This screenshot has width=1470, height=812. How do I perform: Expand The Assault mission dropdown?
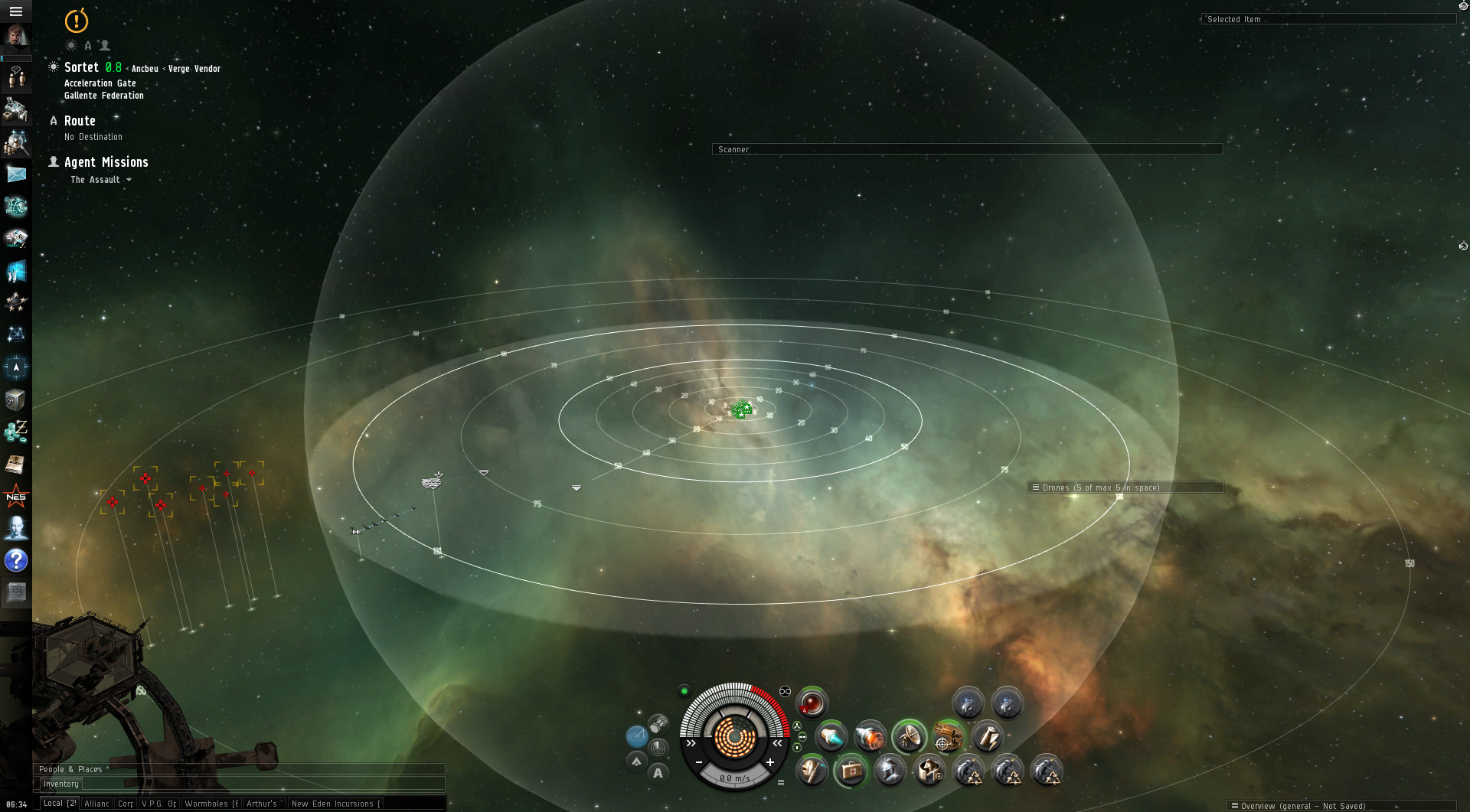click(x=129, y=180)
